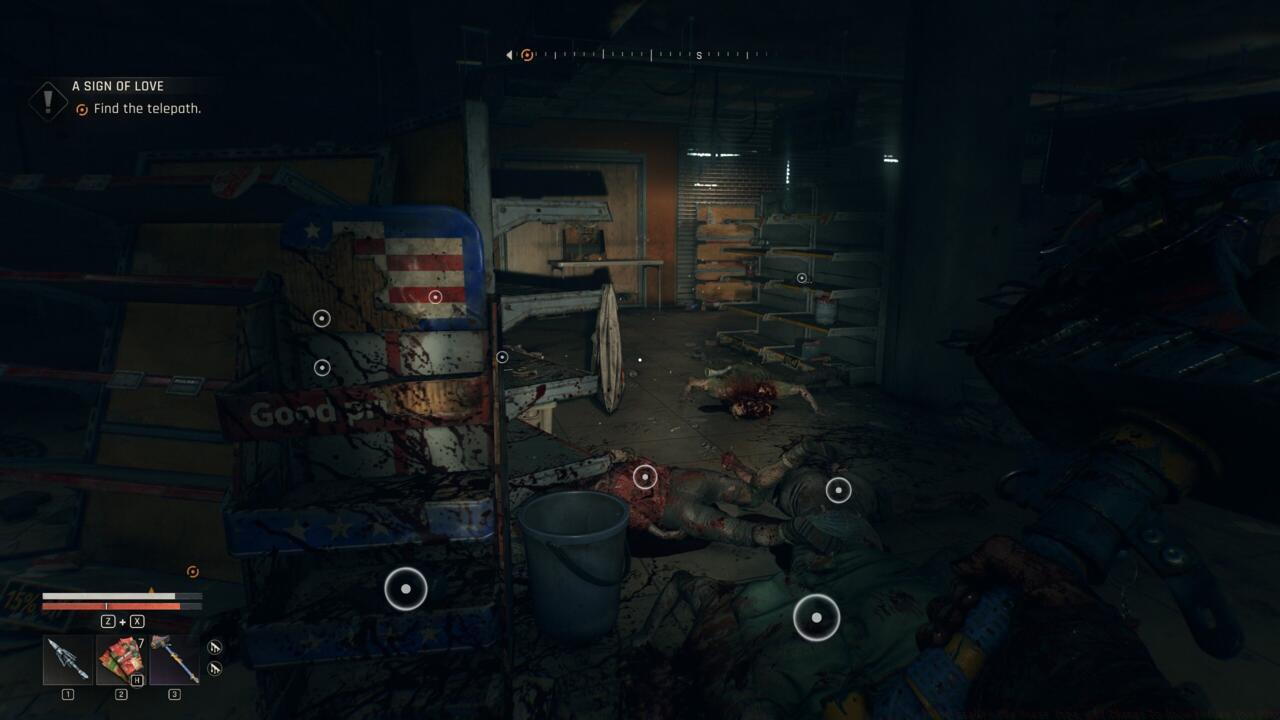Click the exclamation diamond quest icon
The image size is (1280, 720).
(x=46, y=100)
